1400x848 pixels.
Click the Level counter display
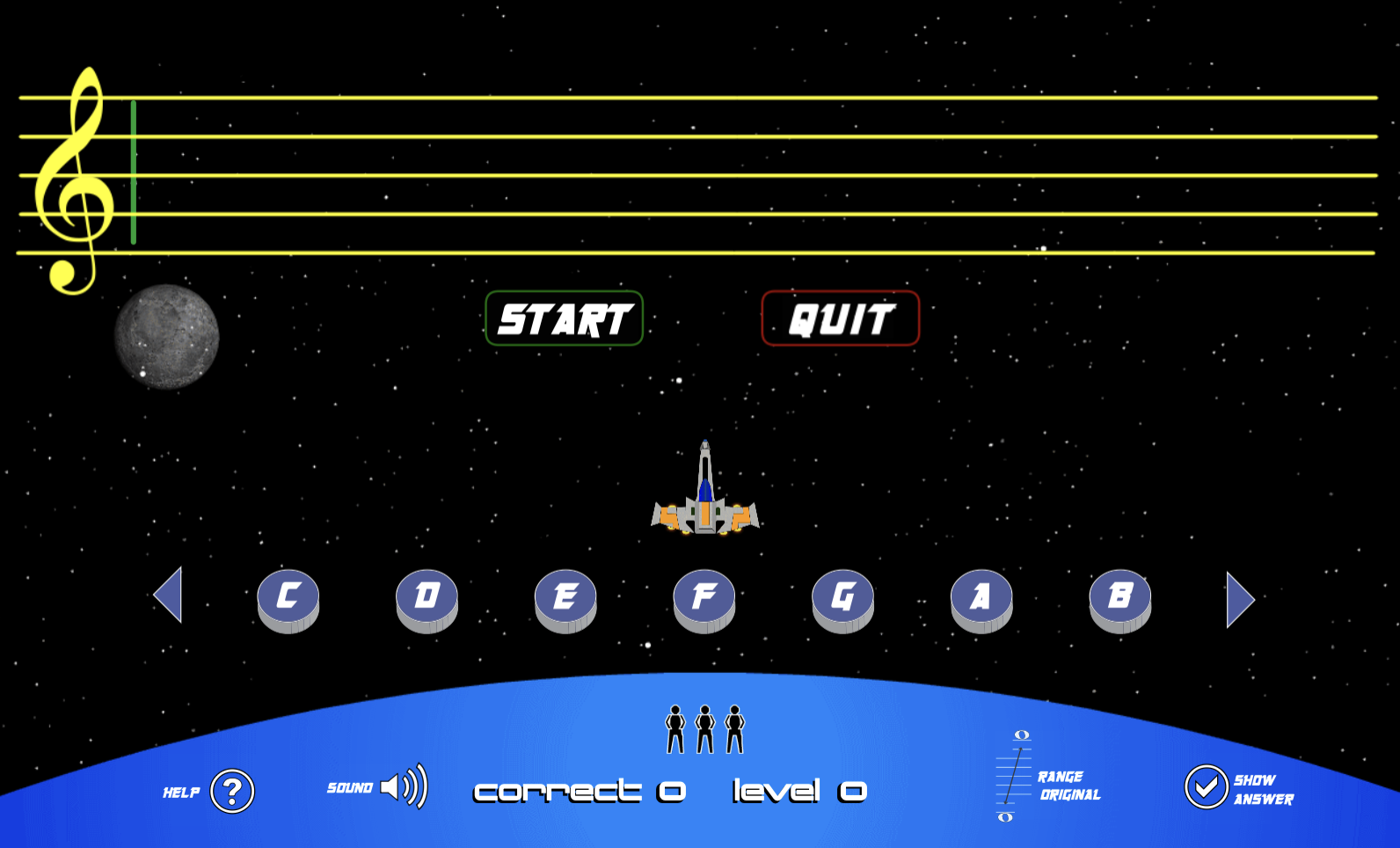pos(798,791)
